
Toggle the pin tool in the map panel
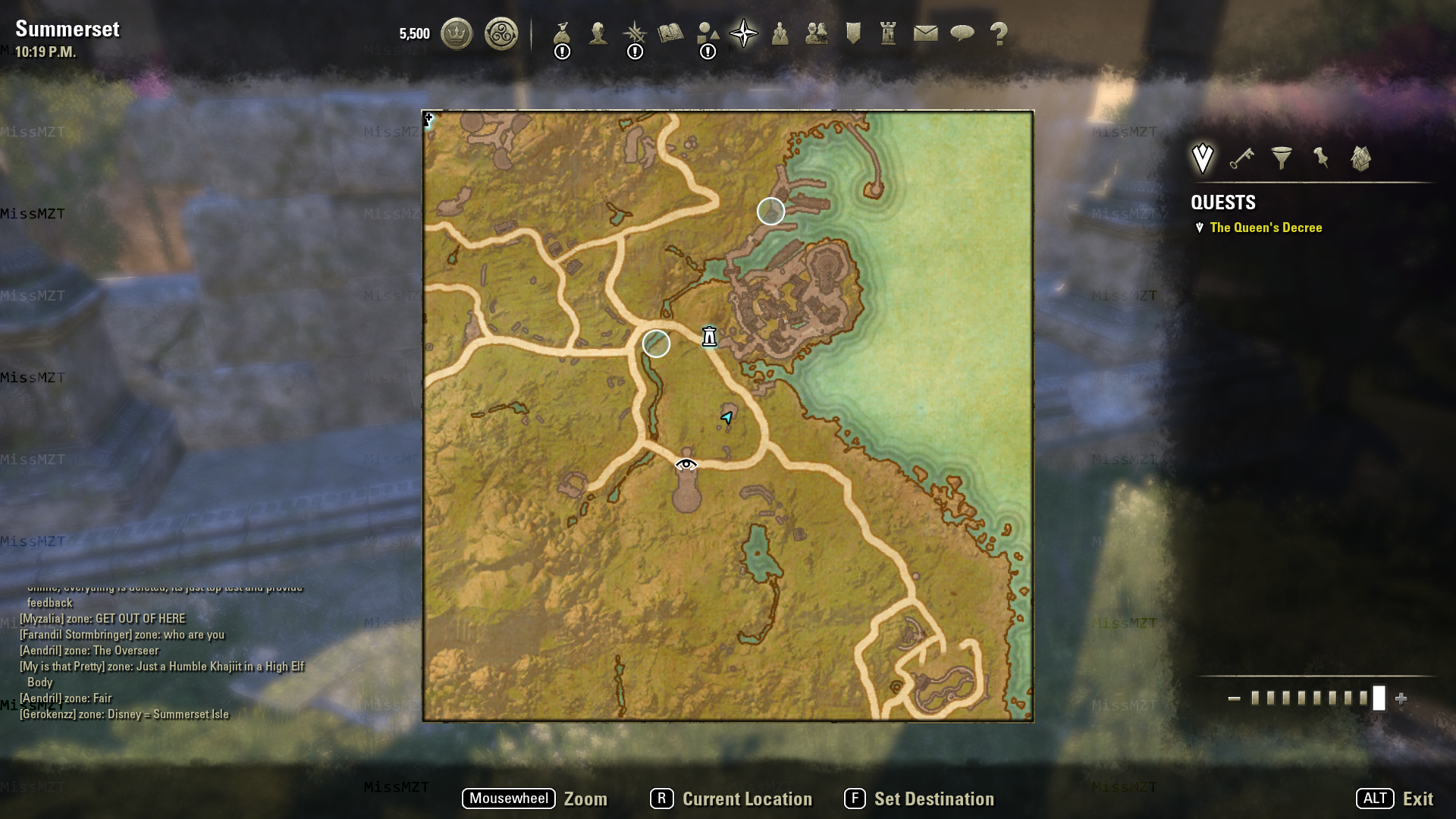(x=1320, y=158)
